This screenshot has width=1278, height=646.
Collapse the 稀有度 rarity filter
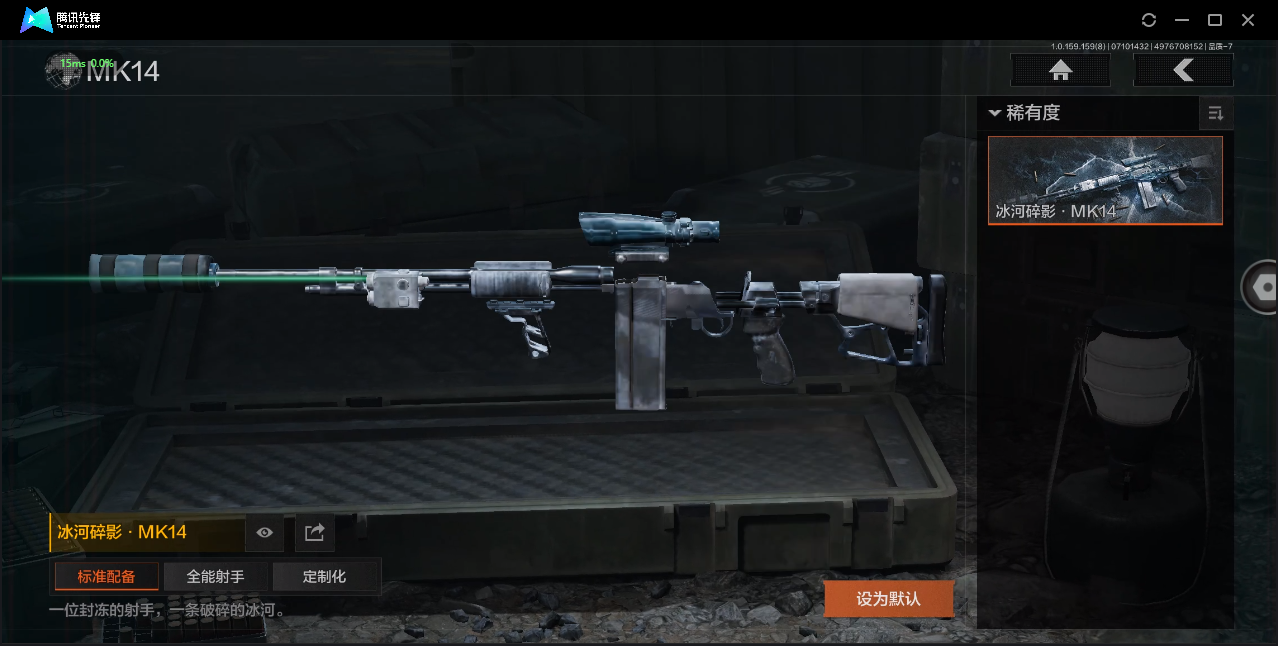[995, 114]
